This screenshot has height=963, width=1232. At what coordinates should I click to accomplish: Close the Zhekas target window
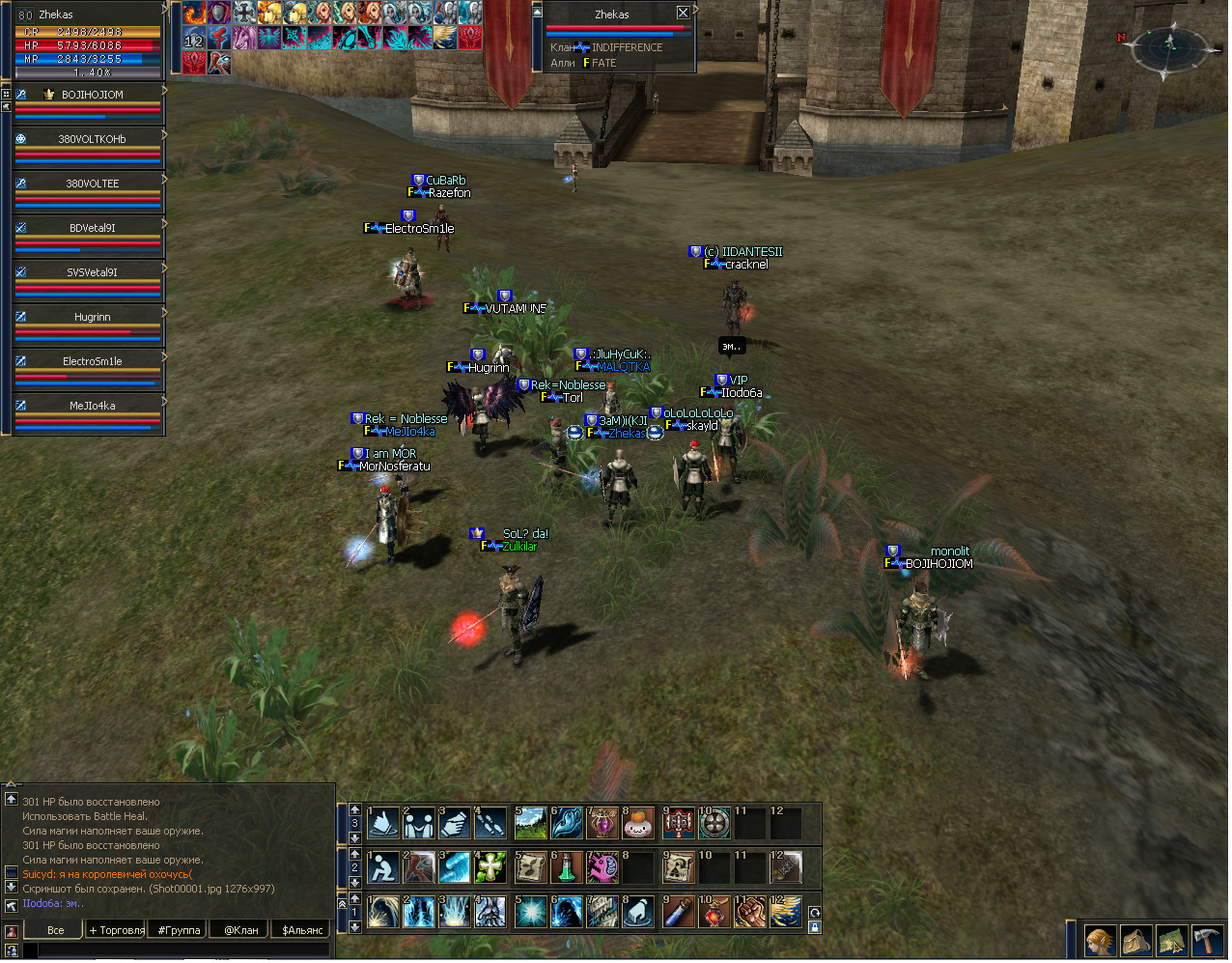pos(683,13)
